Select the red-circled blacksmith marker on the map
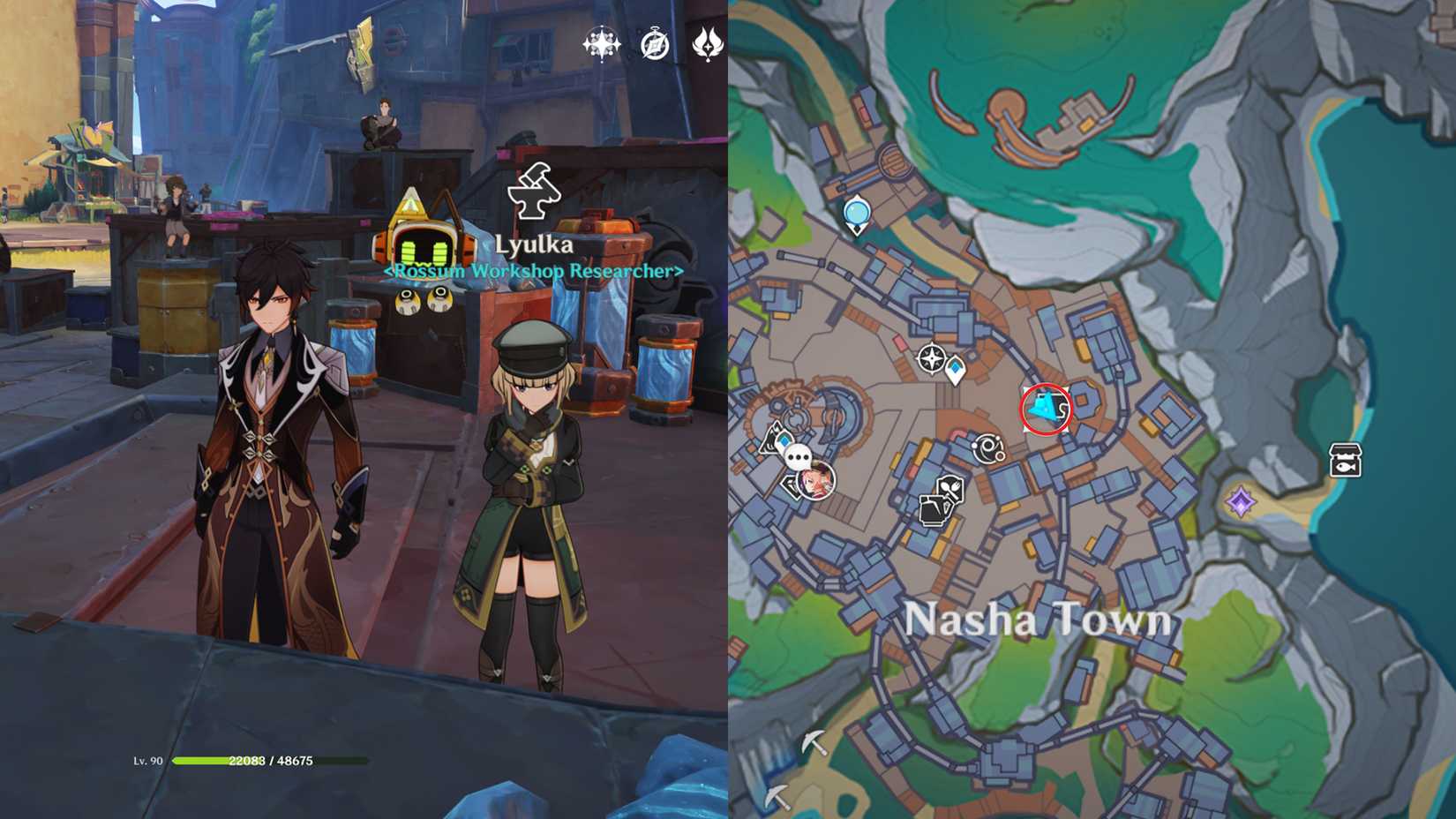The image size is (1456, 819). pyautogui.click(x=1044, y=409)
